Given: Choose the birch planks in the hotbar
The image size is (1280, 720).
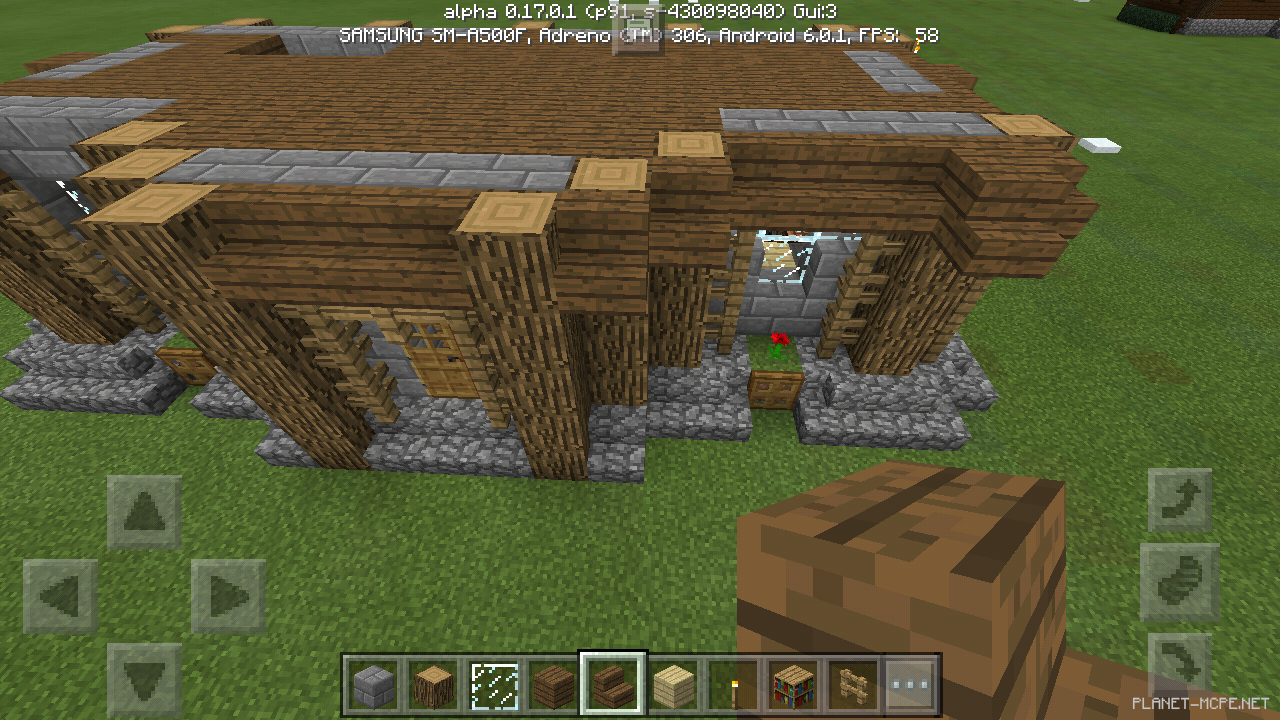Looking at the screenshot, I should click(673, 685).
